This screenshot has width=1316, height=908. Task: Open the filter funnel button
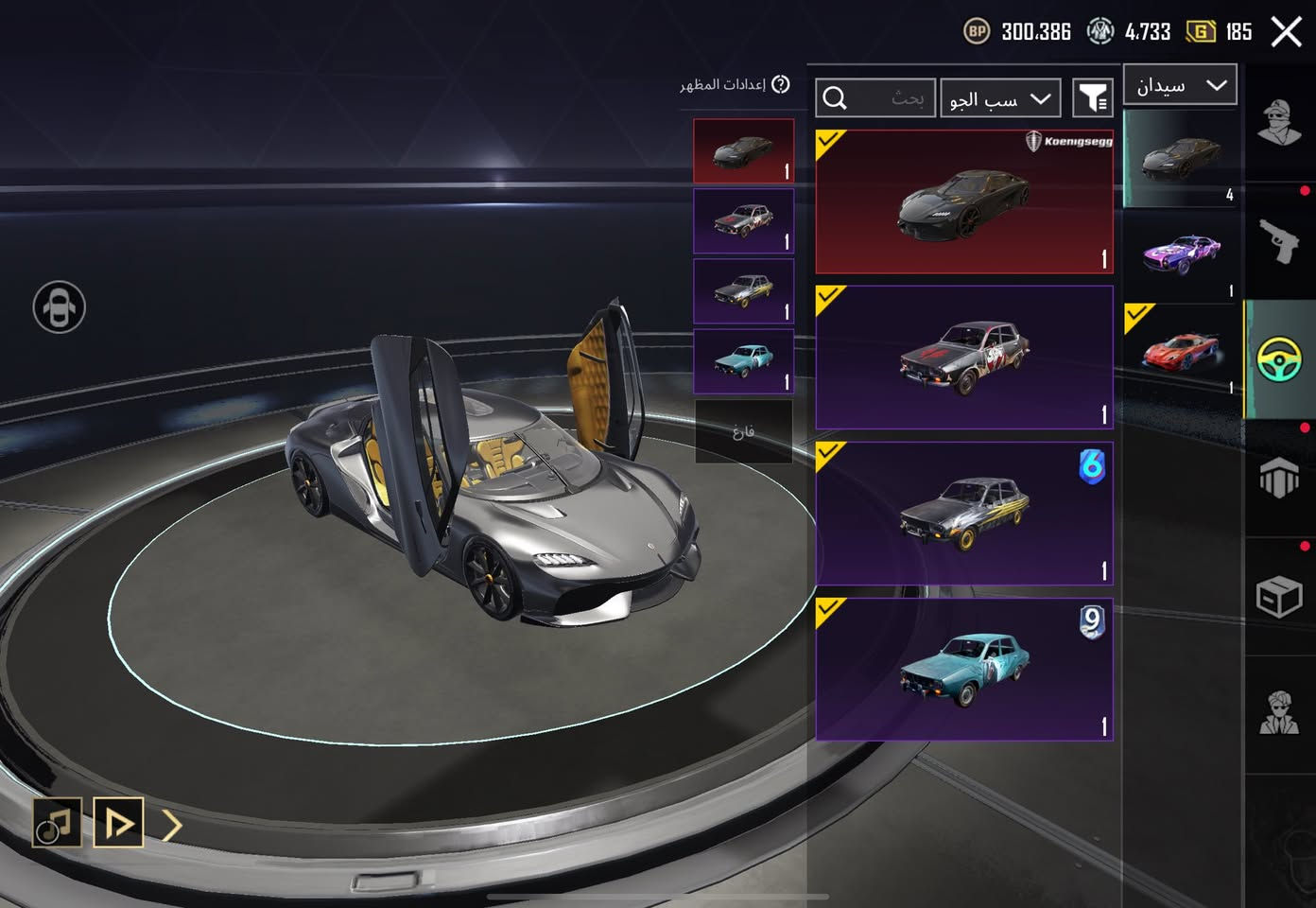coord(1093,98)
